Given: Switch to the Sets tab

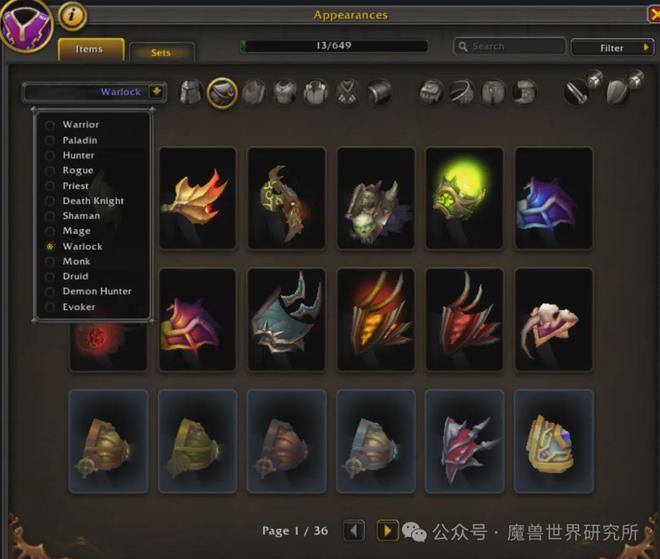Looking at the screenshot, I should (161, 52).
